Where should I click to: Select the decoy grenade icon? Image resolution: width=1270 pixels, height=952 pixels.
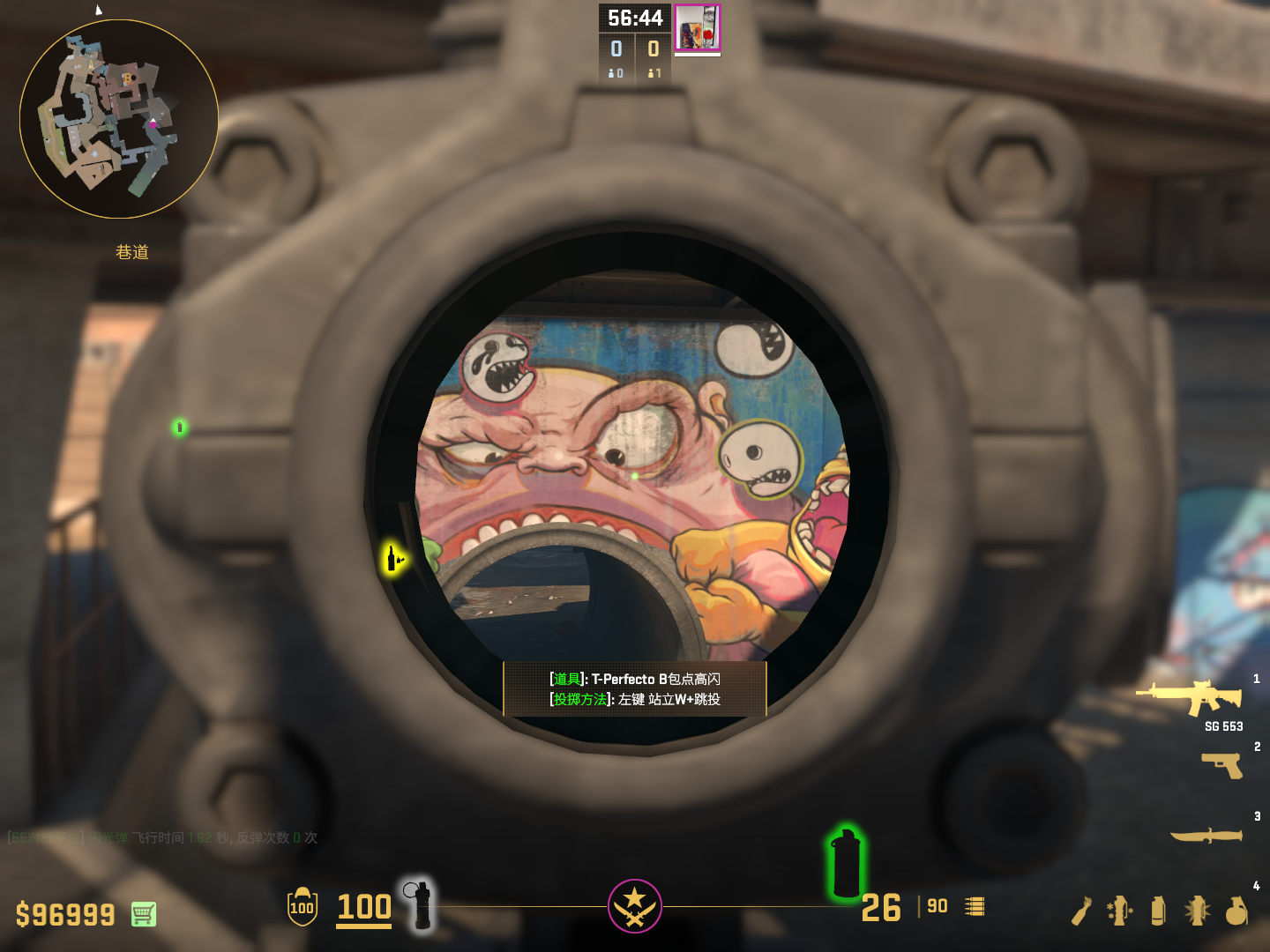(x=1120, y=911)
